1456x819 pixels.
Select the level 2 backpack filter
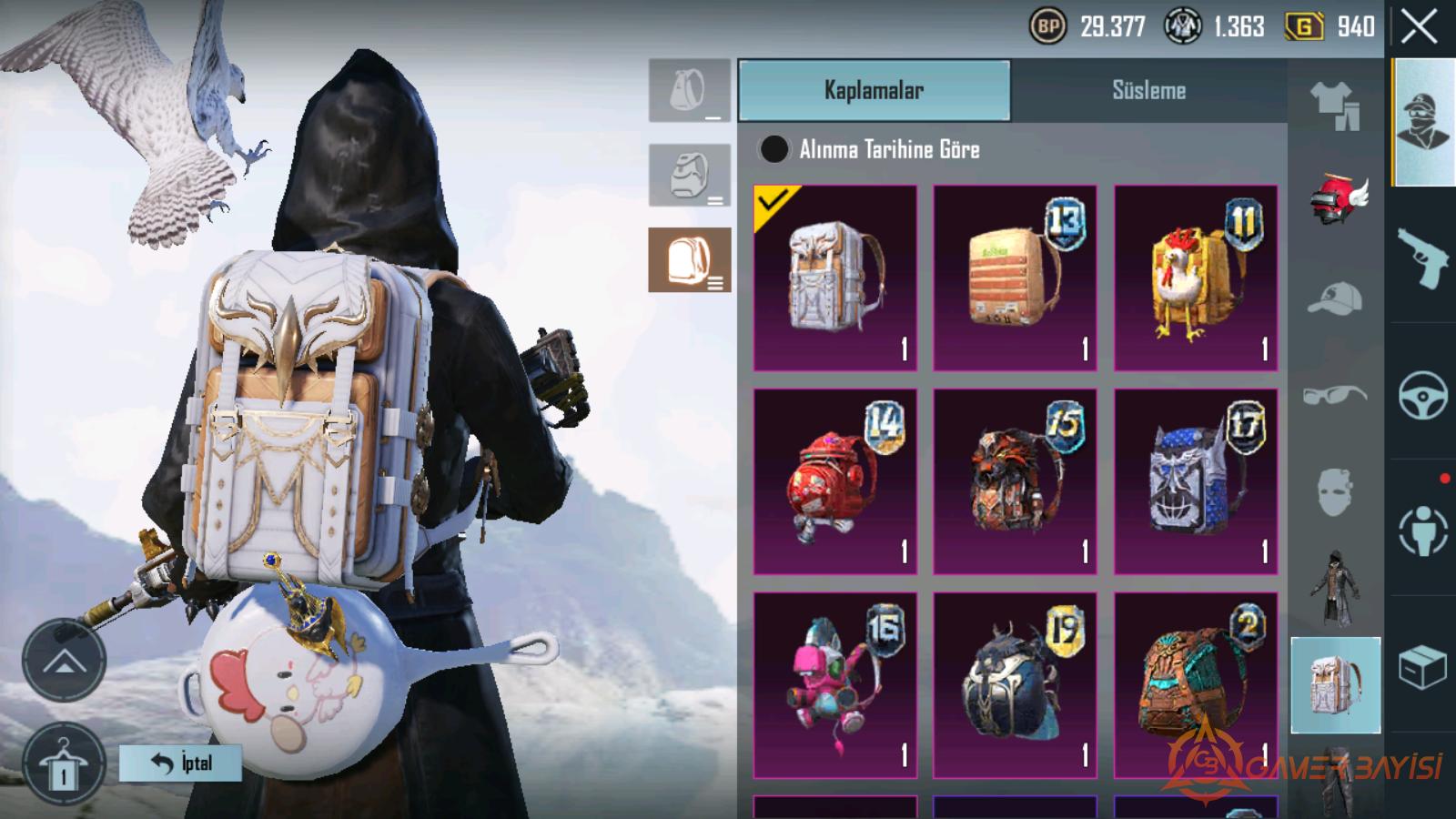point(689,176)
